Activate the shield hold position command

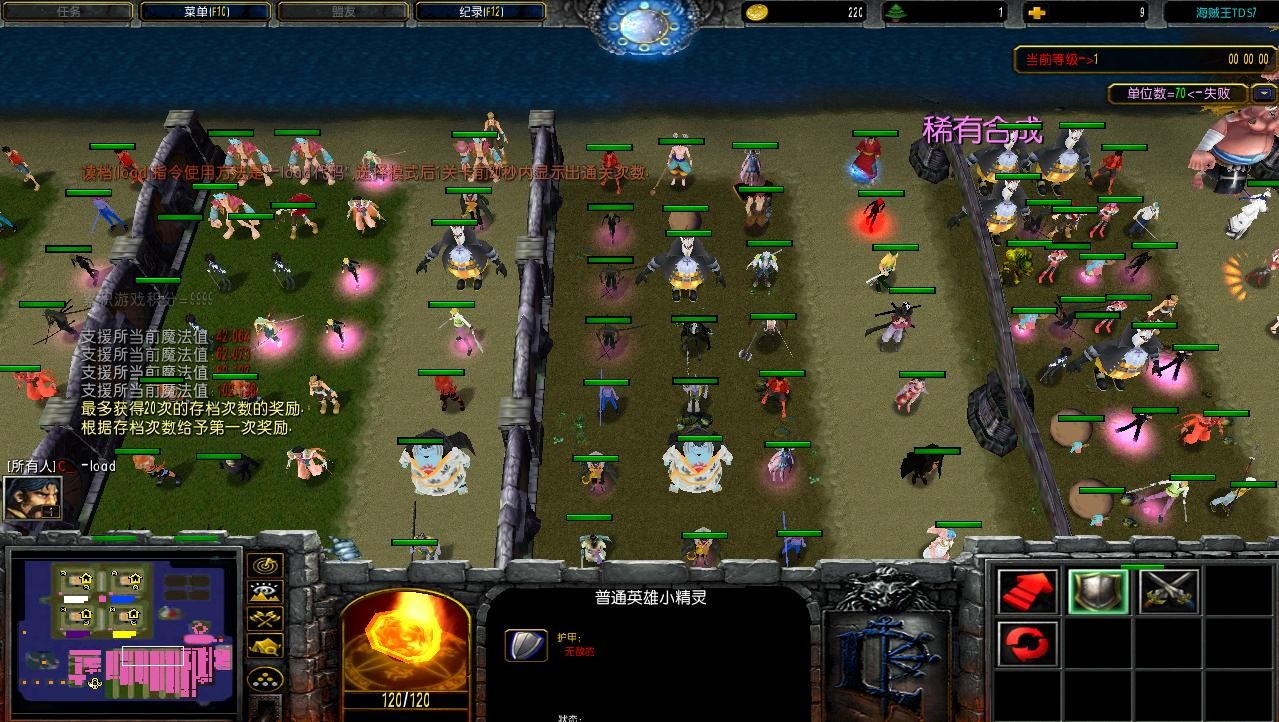click(x=1098, y=591)
